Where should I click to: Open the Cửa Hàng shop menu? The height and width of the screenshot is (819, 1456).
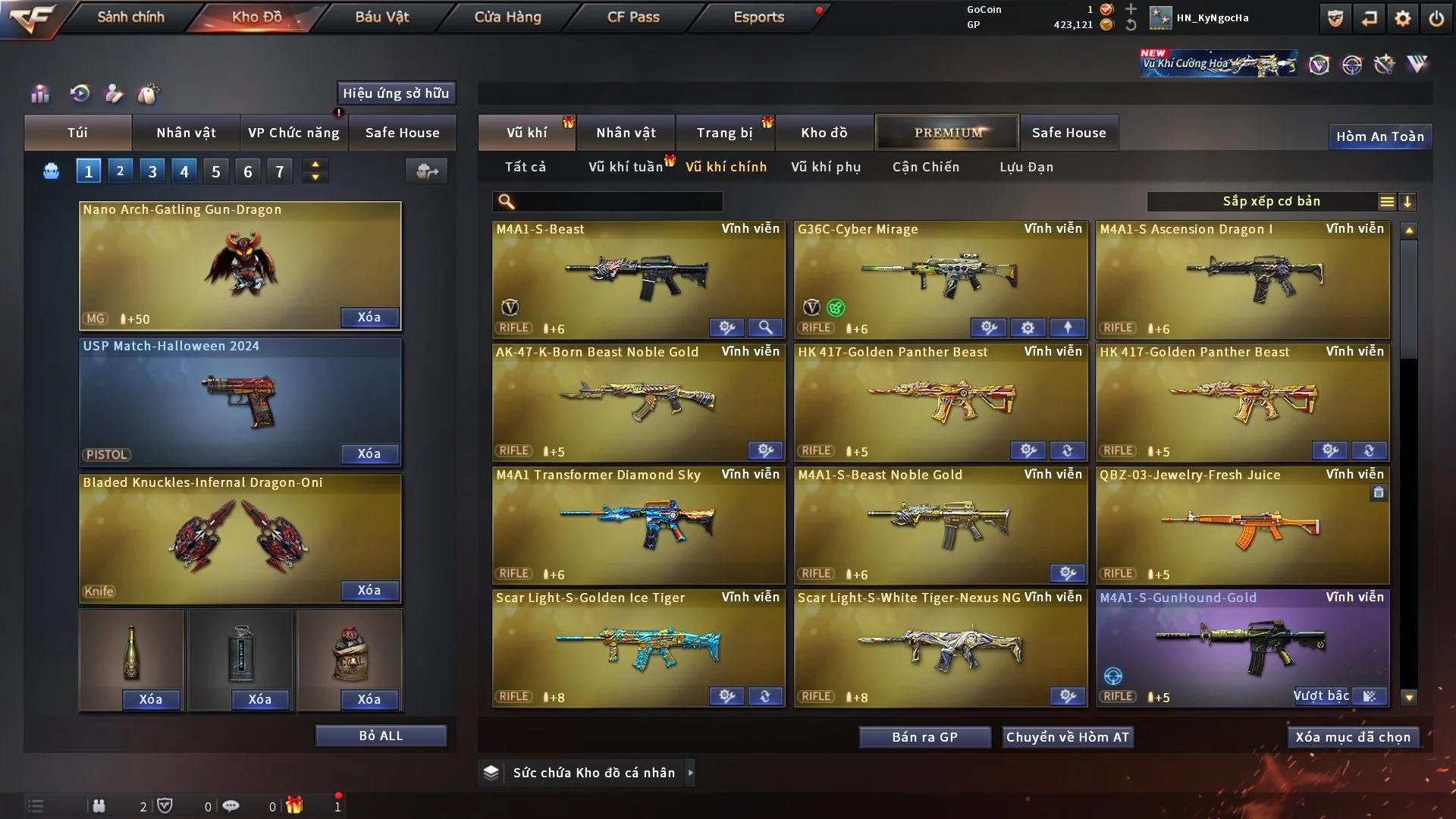(x=507, y=17)
